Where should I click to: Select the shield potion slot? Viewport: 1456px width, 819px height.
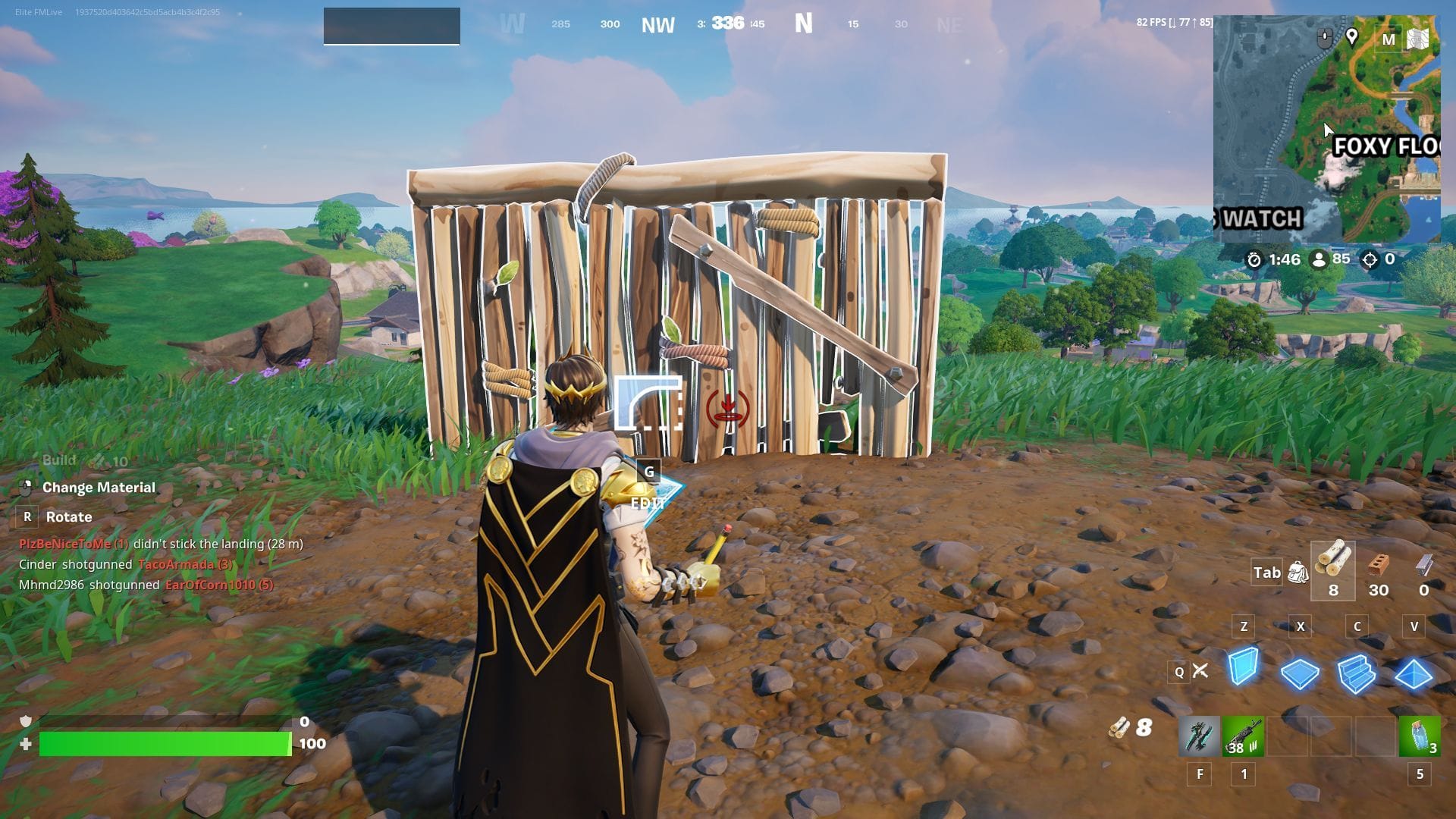(x=1420, y=736)
